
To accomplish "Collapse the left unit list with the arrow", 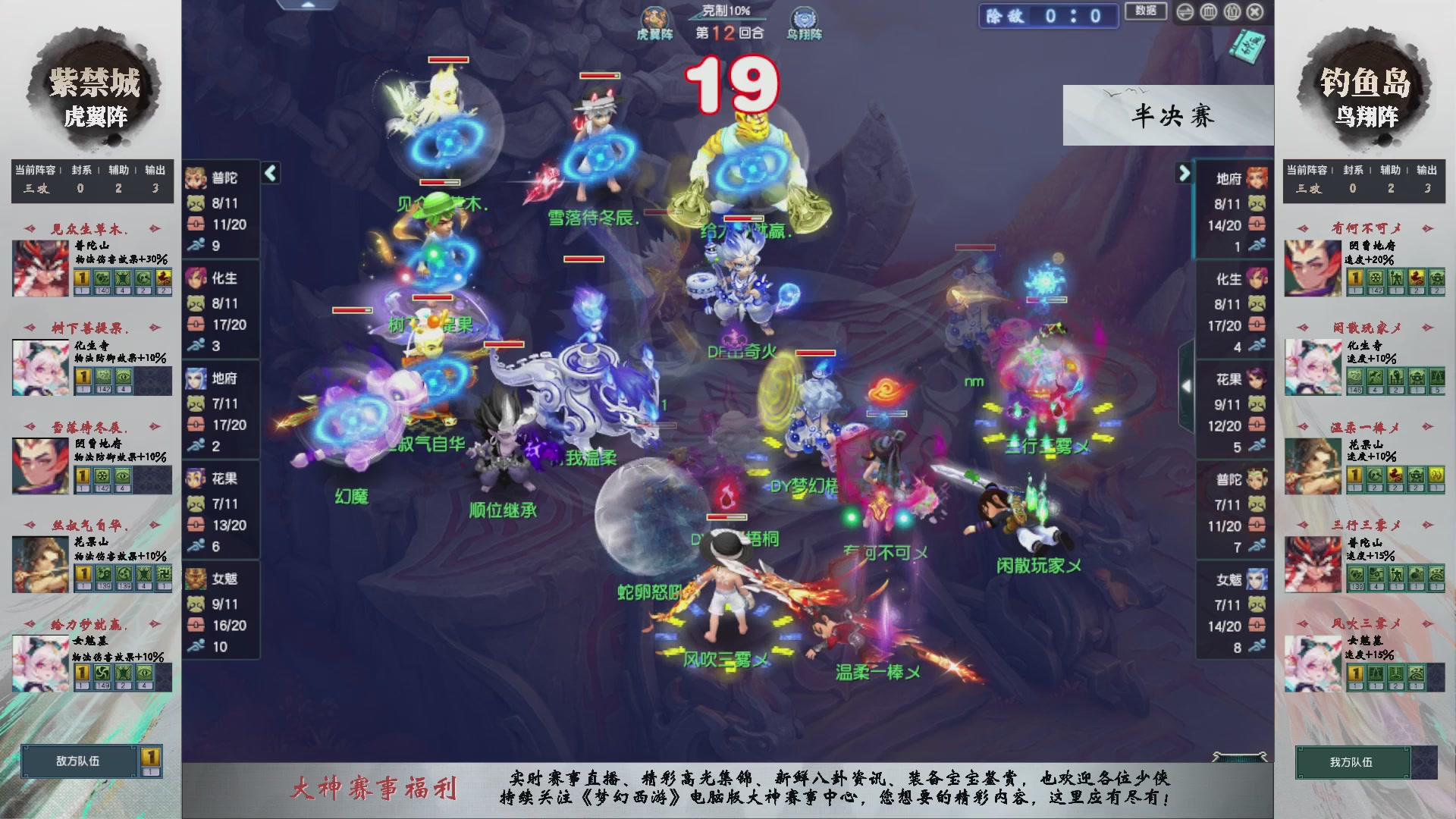I will point(269,173).
